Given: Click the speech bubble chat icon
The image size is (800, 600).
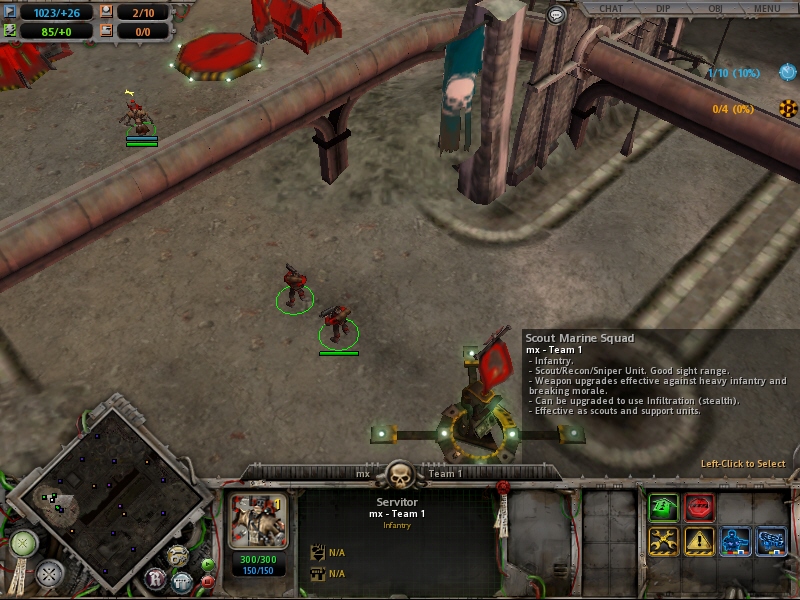Looking at the screenshot, I should point(557,15).
